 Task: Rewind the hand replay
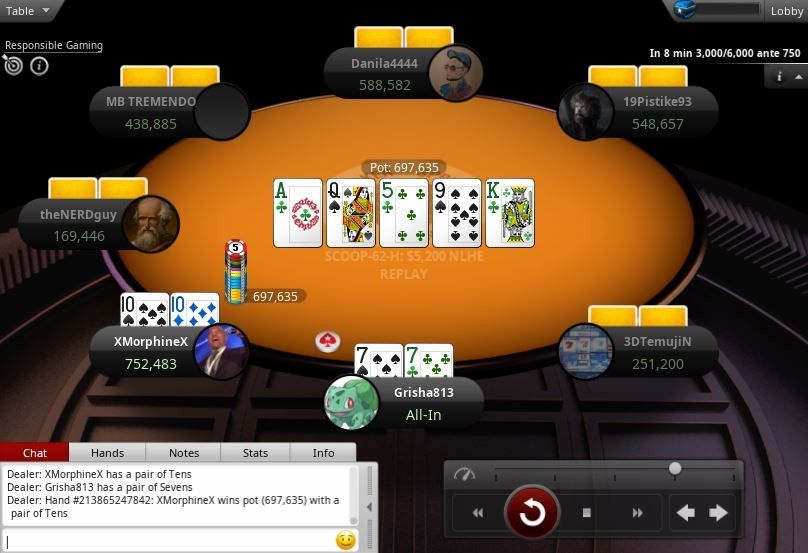[478, 513]
